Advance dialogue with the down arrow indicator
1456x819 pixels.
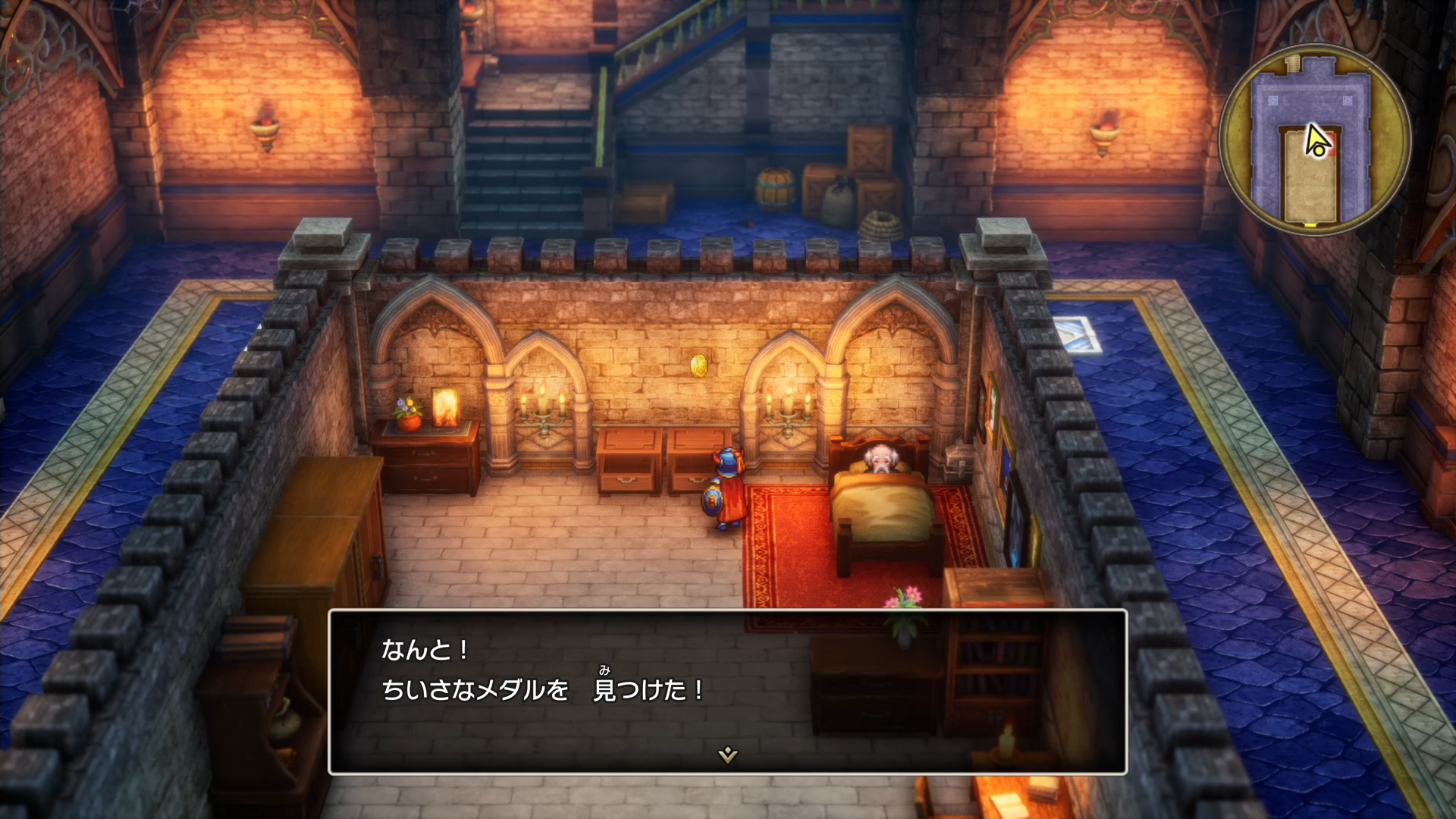click(x=727, y=755)
